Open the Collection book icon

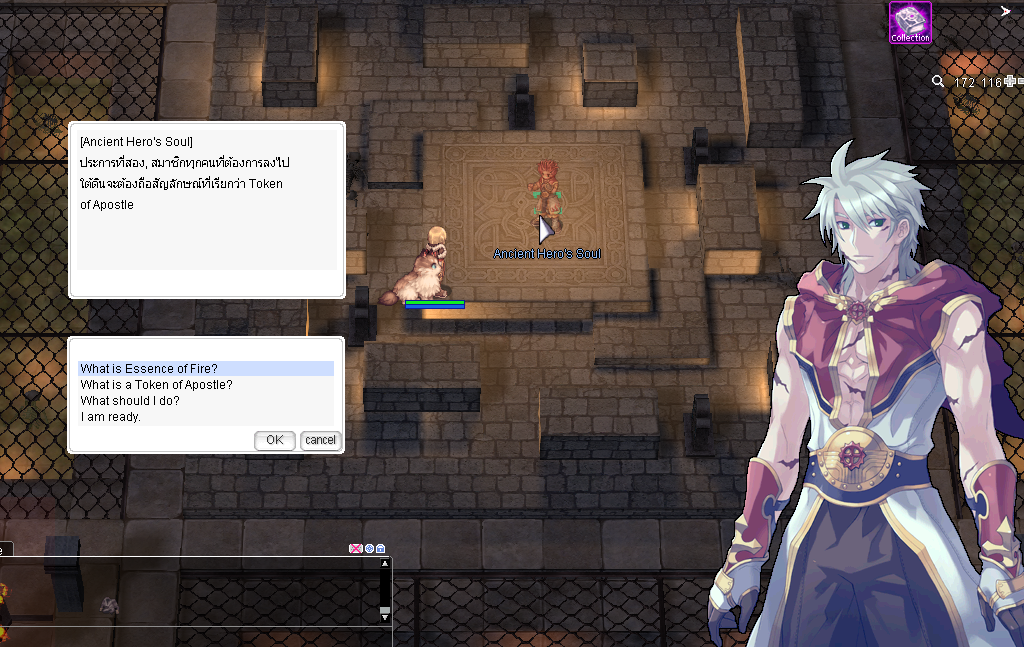tap(910, 23)
